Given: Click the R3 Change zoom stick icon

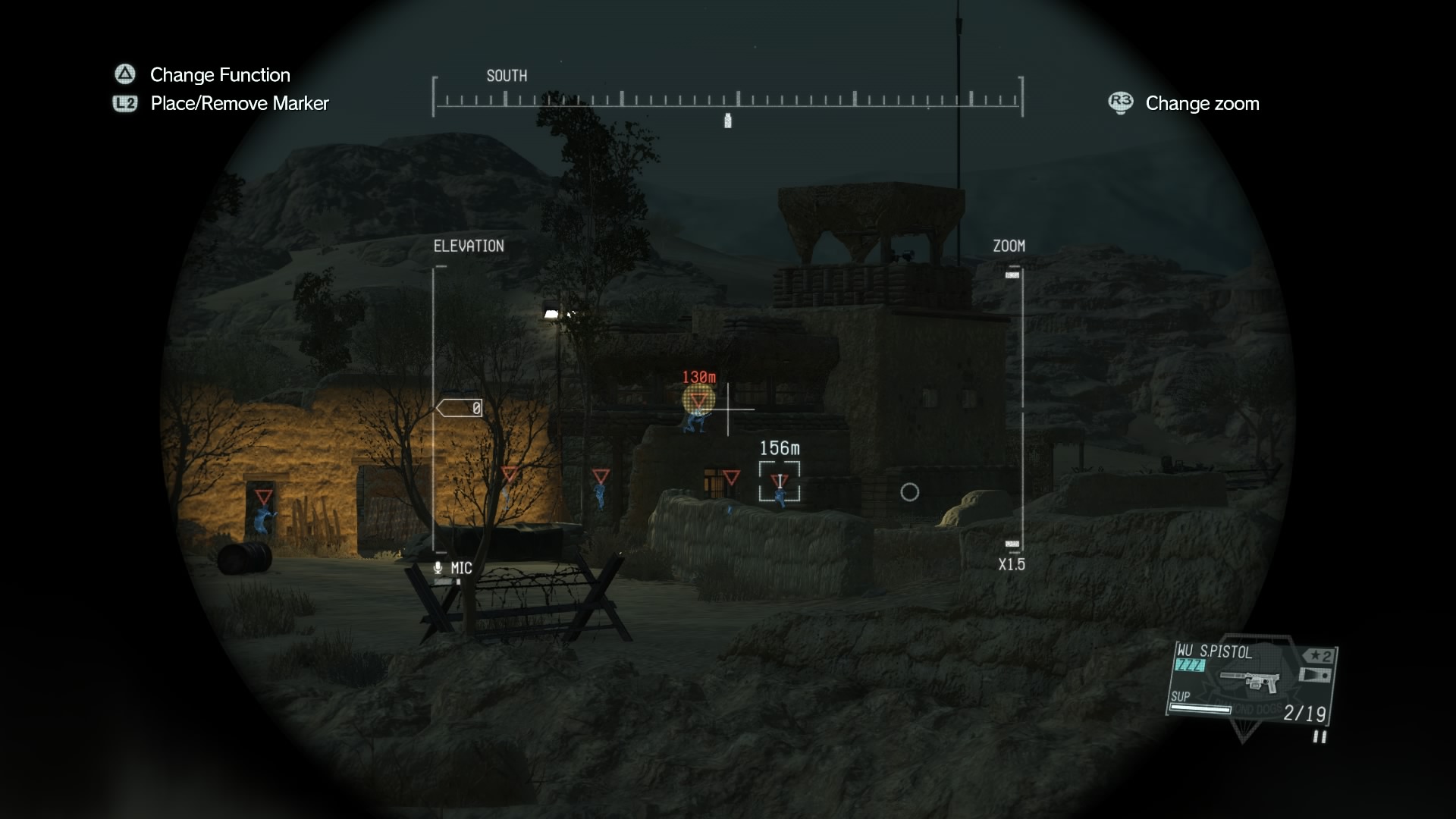Looking at the screenshot, I should click(1120, 103).
